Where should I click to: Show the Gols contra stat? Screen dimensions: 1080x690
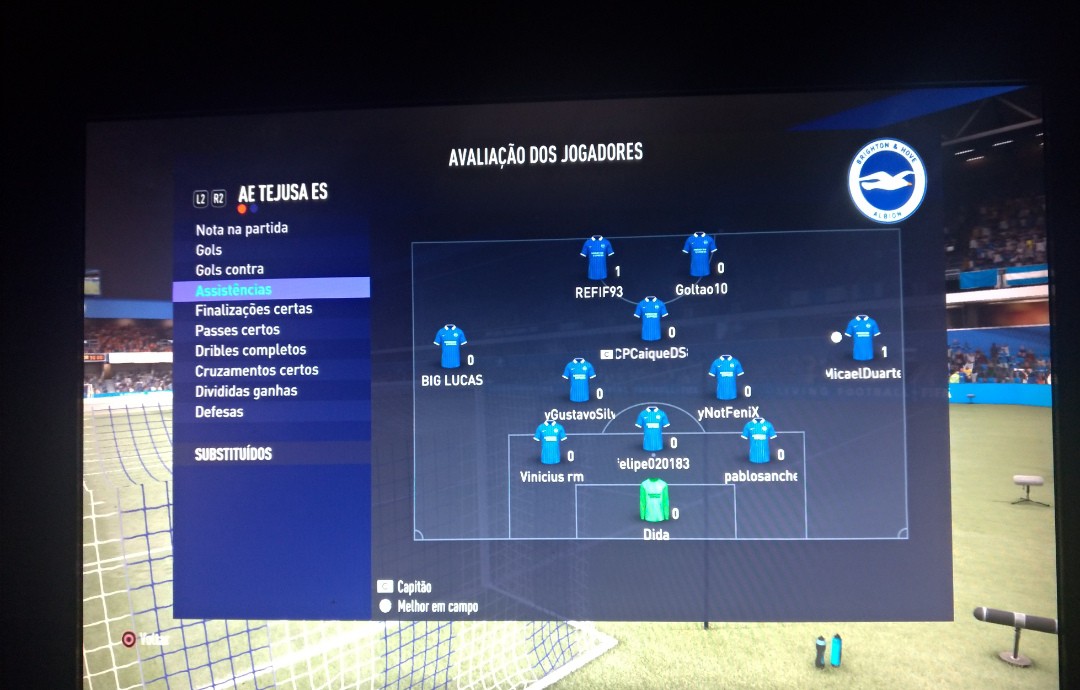[x=230, y=269]
